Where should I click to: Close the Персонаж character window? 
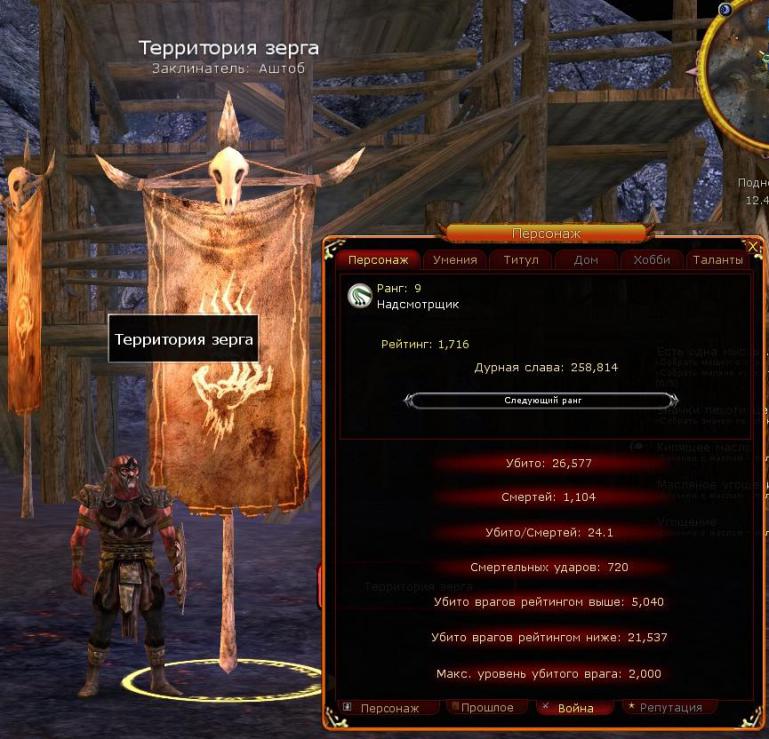(753, 245)
